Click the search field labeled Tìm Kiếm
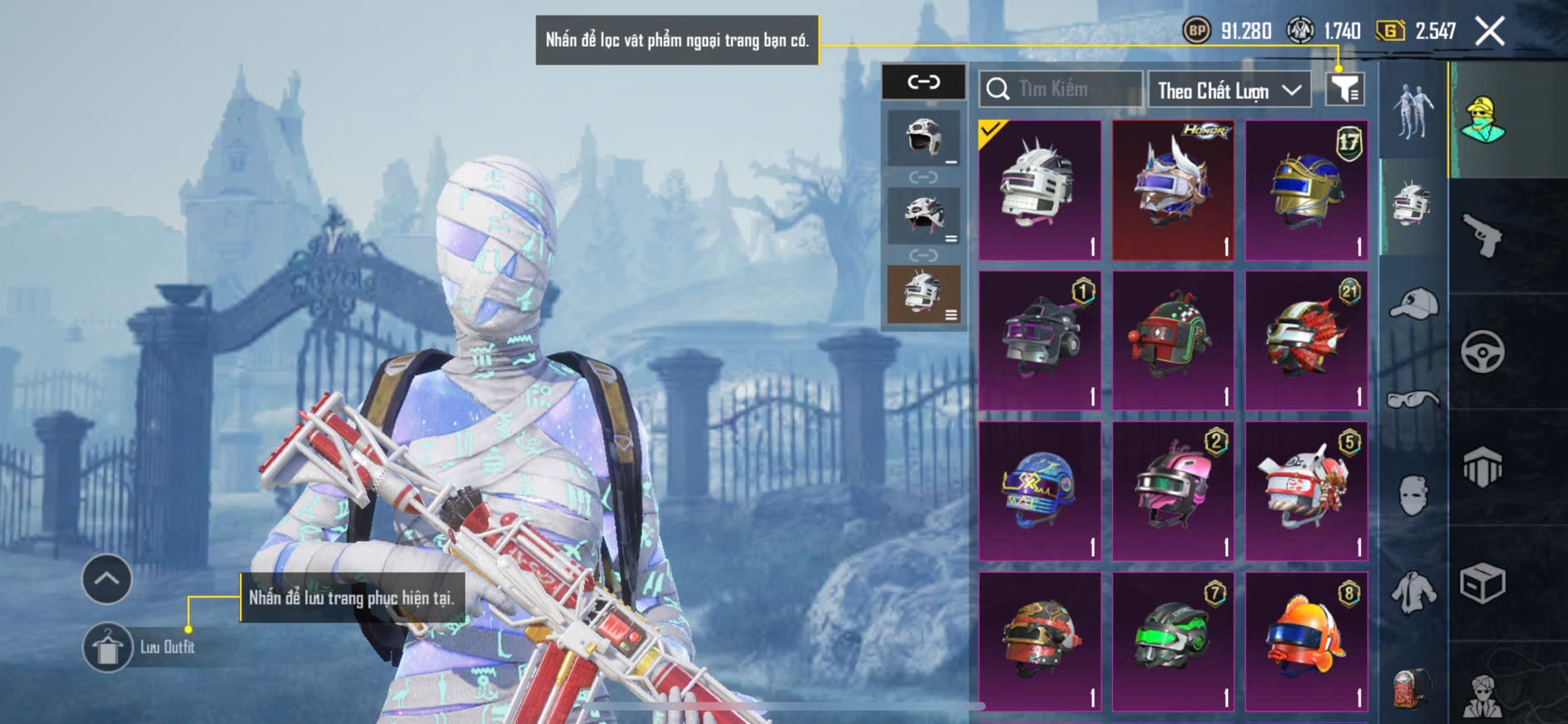 [1061, 89]
